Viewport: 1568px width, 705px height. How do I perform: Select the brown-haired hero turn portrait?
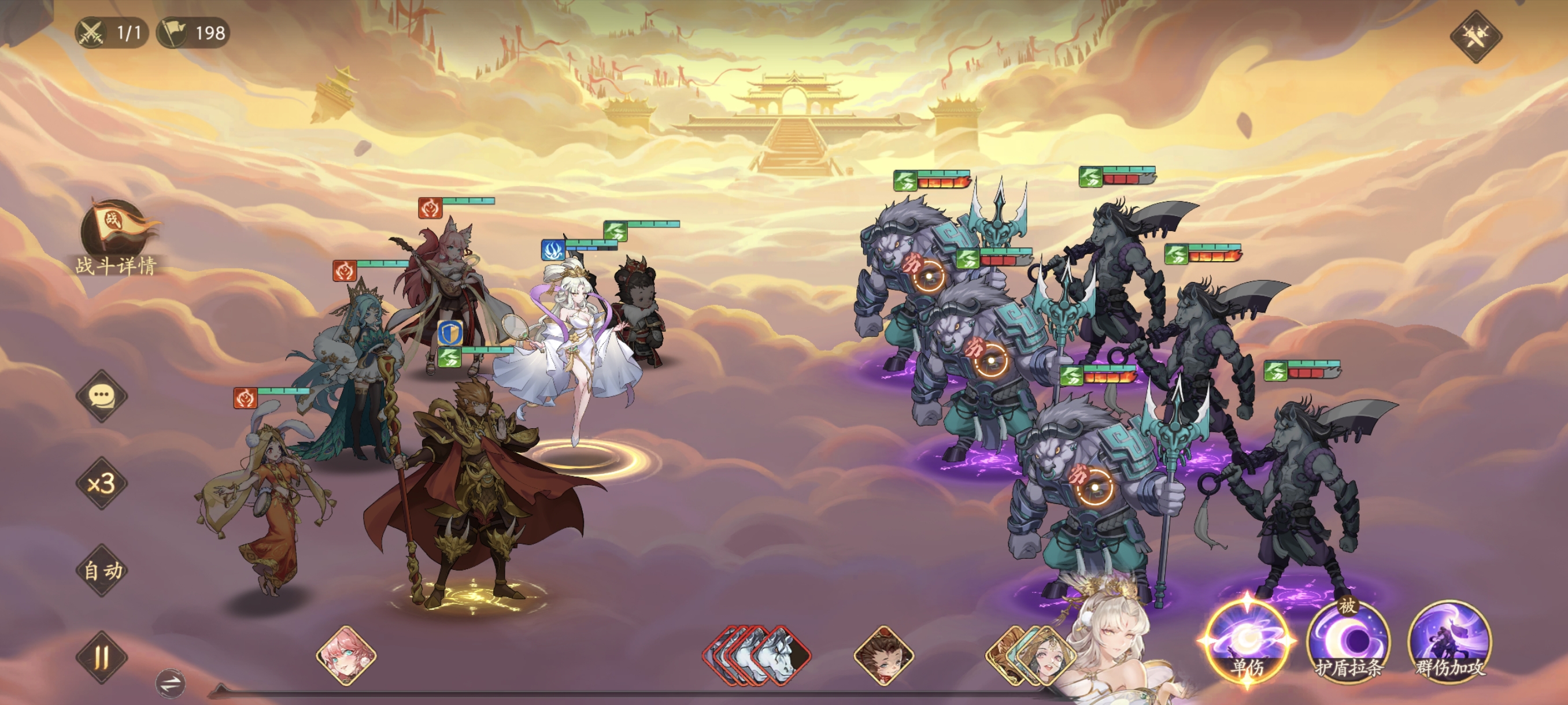click(884, 656)
